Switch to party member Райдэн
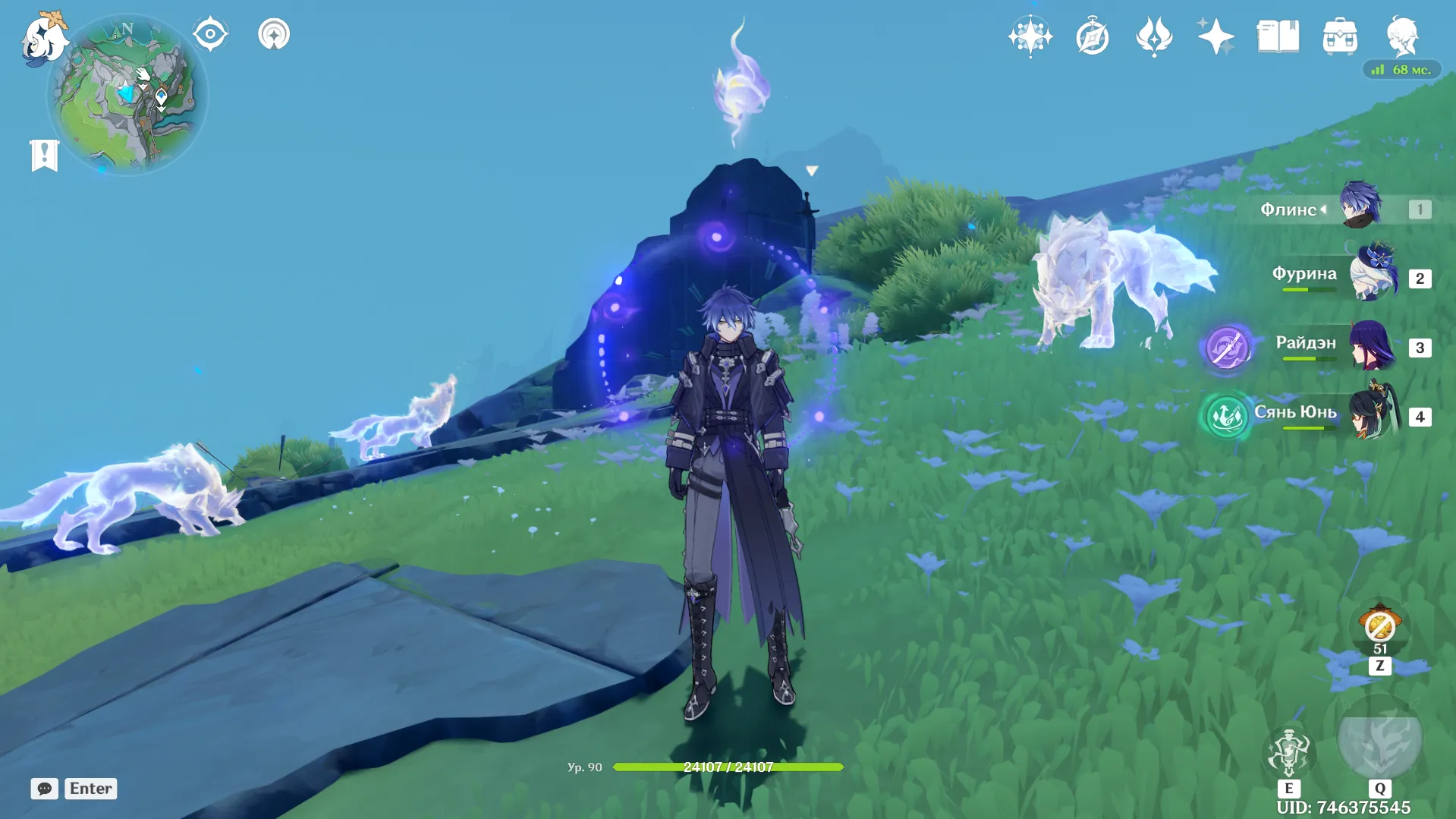Image resolution: width=1456 pixels, height=819 pixels. pos(1373,345)
